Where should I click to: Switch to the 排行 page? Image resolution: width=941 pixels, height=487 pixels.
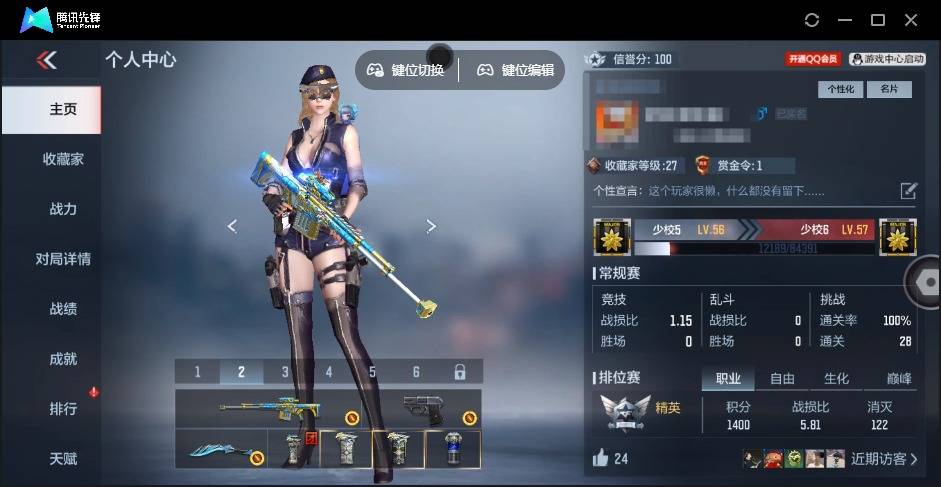(63, 409)
